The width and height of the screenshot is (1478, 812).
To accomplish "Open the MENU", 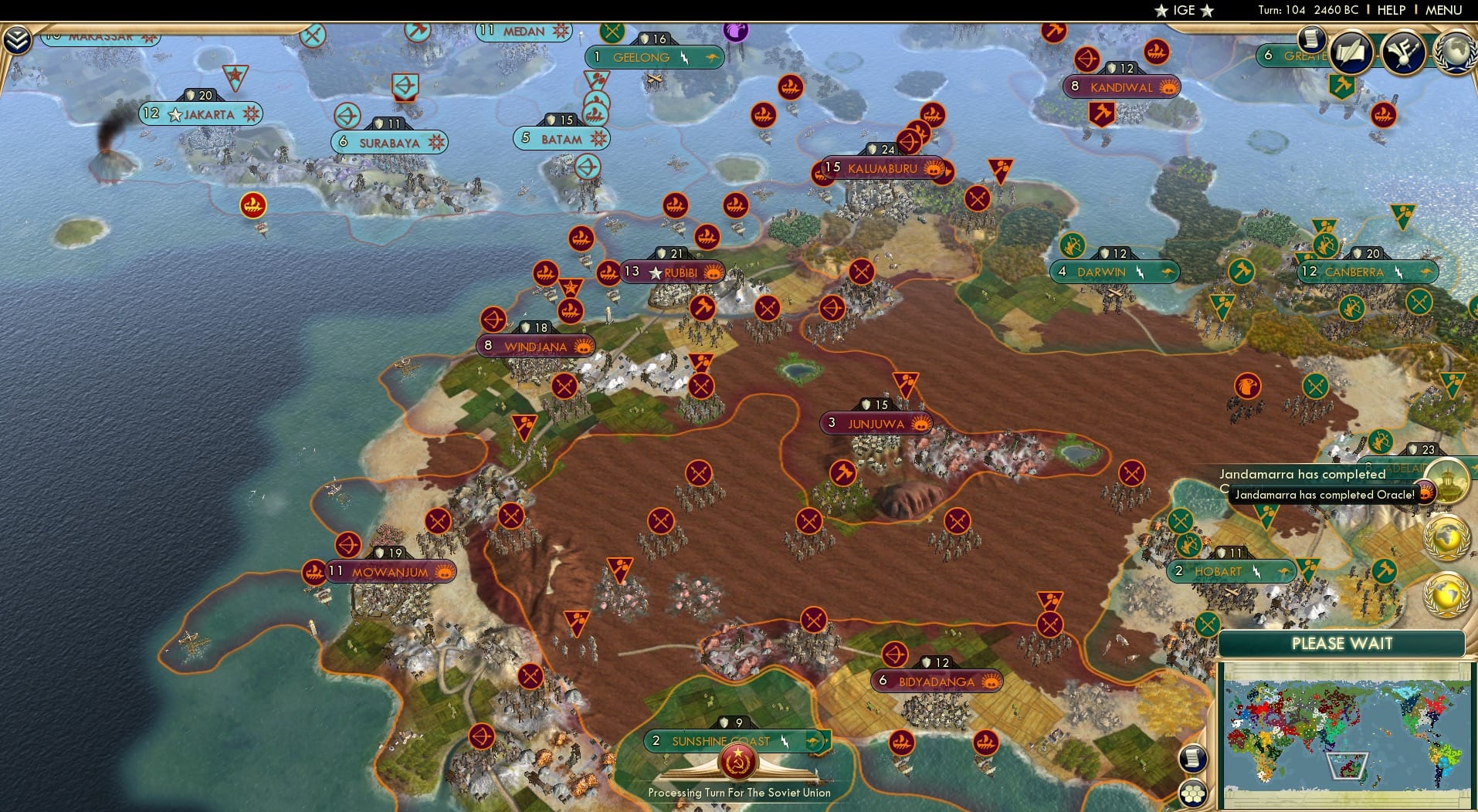I will 1446,10.
